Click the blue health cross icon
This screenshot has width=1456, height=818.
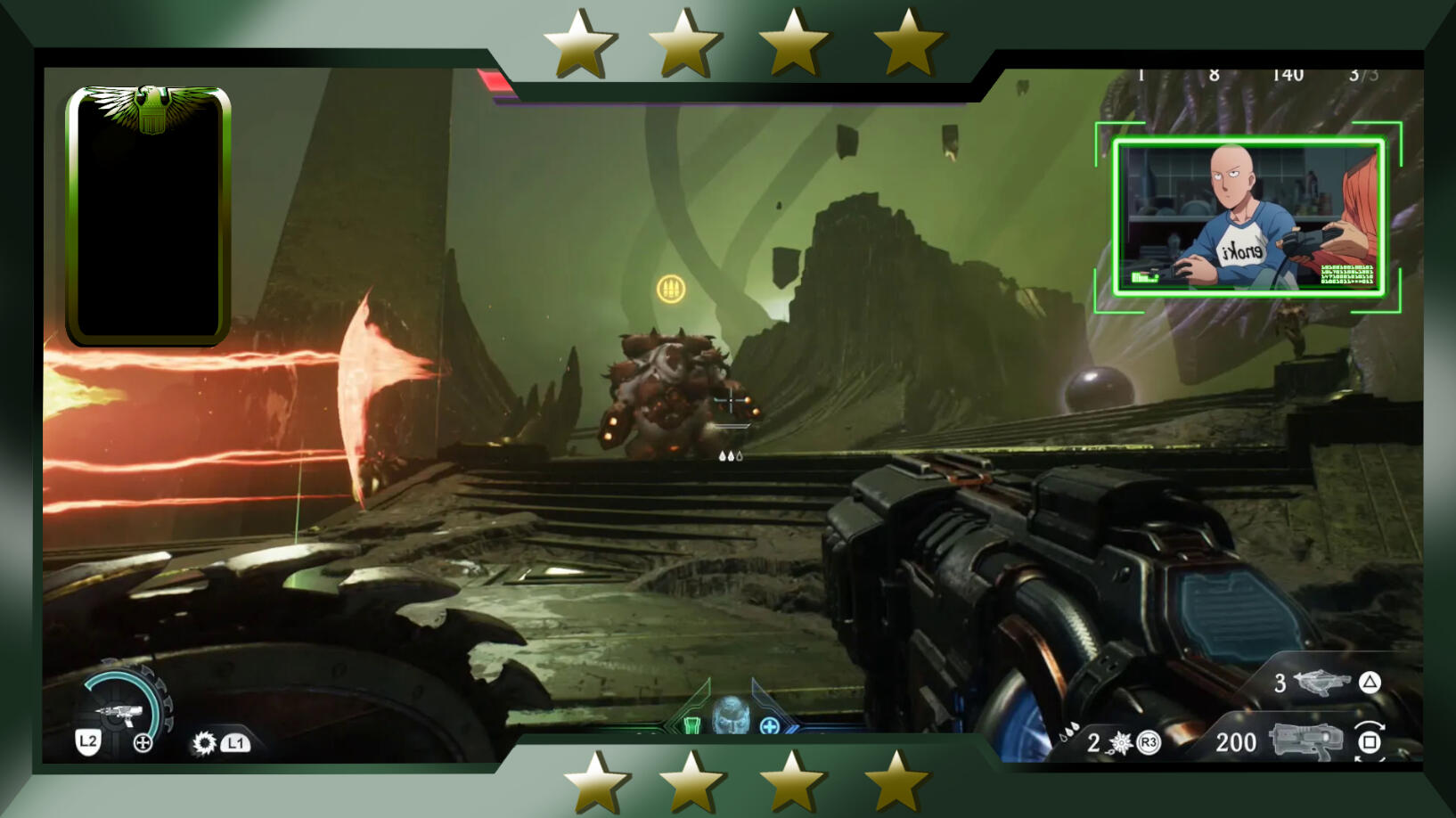click(770, 725)
